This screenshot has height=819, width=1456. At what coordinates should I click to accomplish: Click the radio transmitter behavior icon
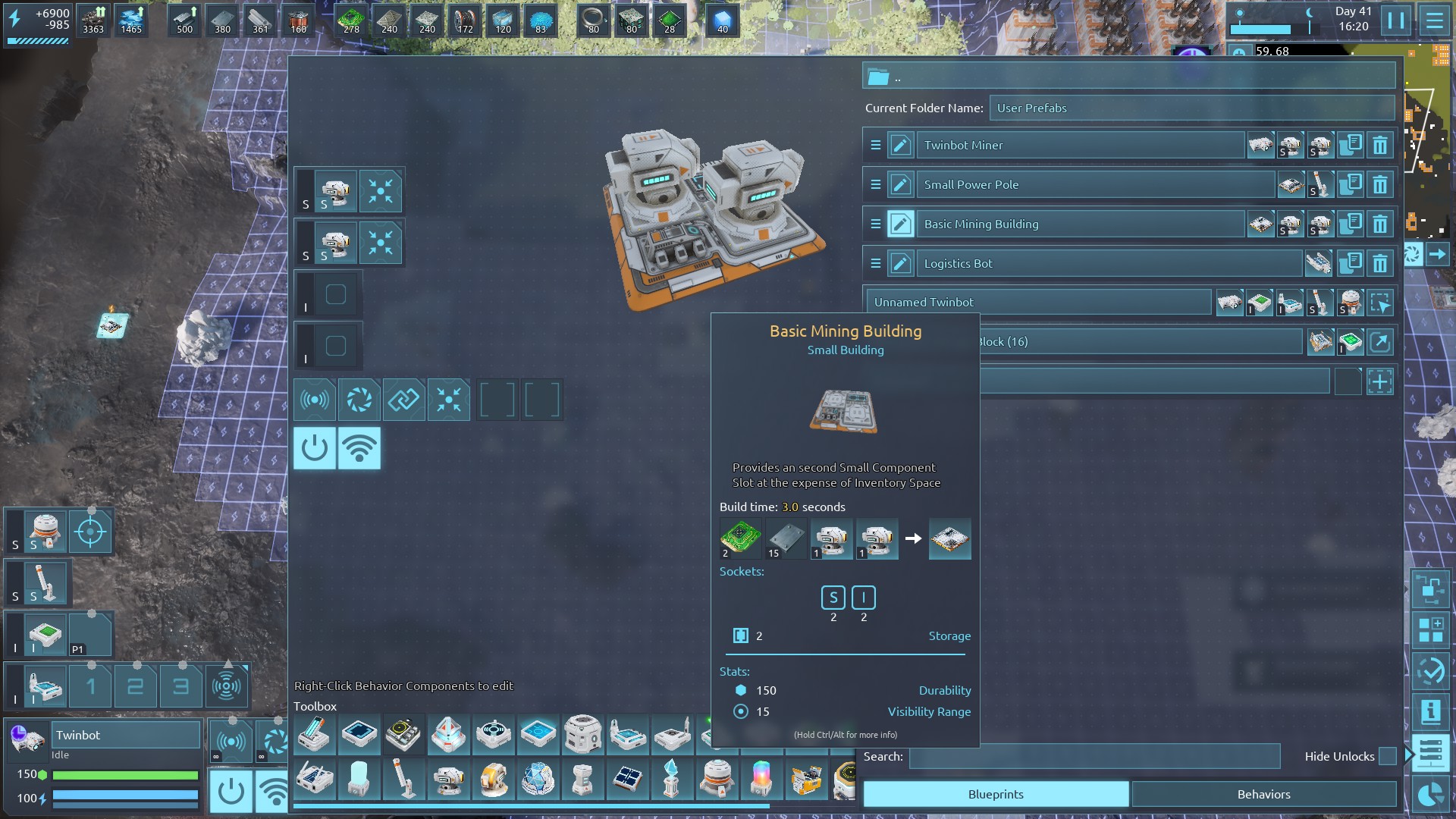pos(315,400)
